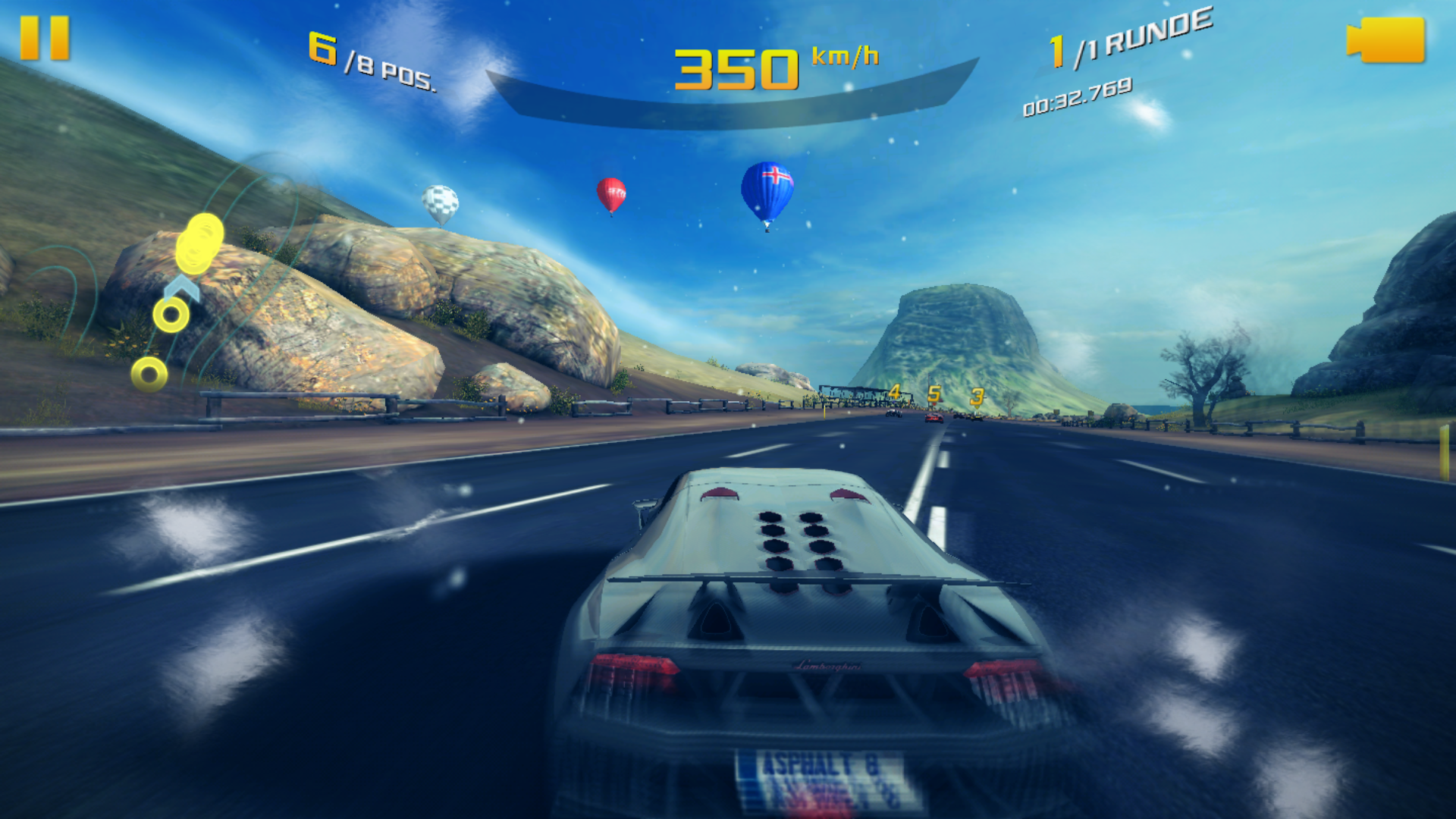The width and height of the screenshot is (1456, 819).
Task: Pause the race with the pause button
Action: coord(45,38)
